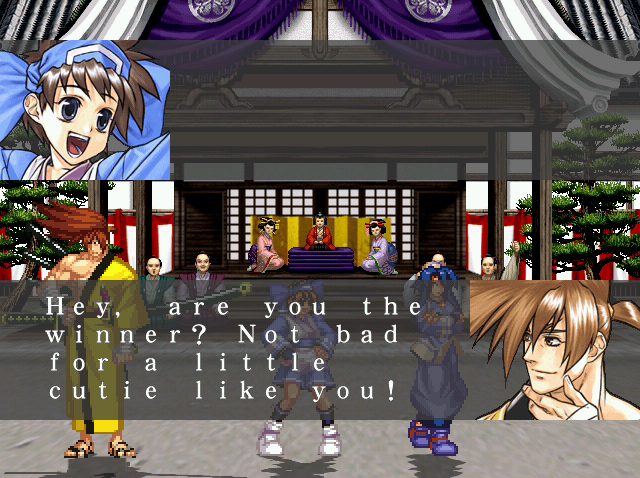The width and height of the screenshot is (640, 478).
Task: Select the long-haired fighter's dialogue portrait
Action: [x=554, y=349]
